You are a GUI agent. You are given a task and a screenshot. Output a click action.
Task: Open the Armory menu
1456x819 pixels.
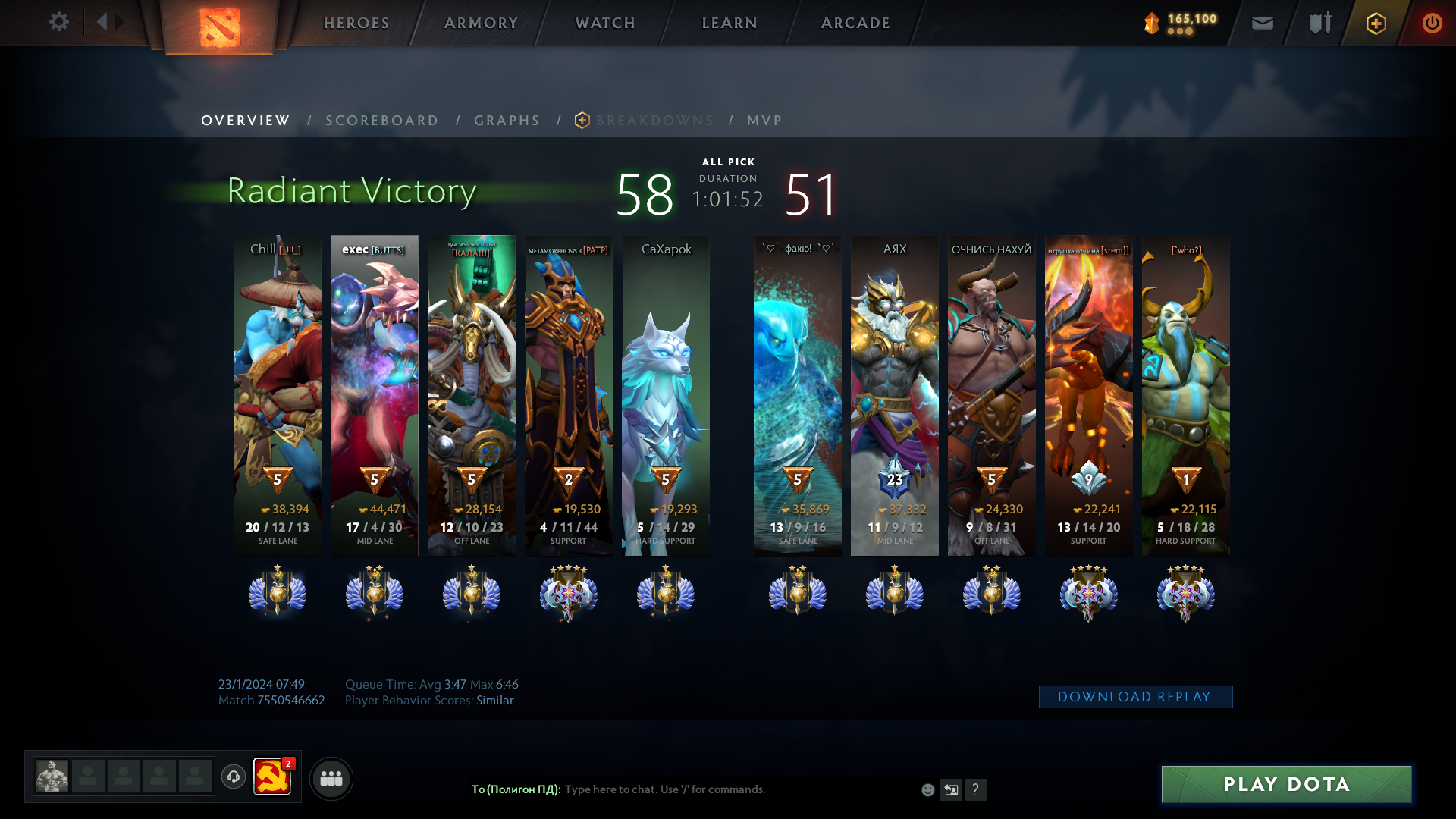click(x=481, y=23)
